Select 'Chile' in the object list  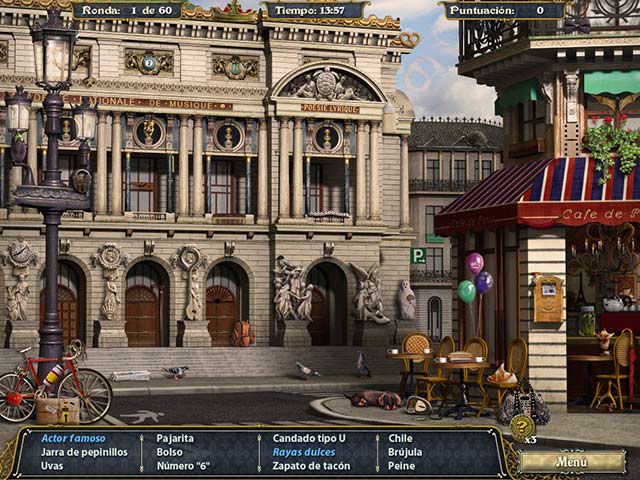point(400,438)
